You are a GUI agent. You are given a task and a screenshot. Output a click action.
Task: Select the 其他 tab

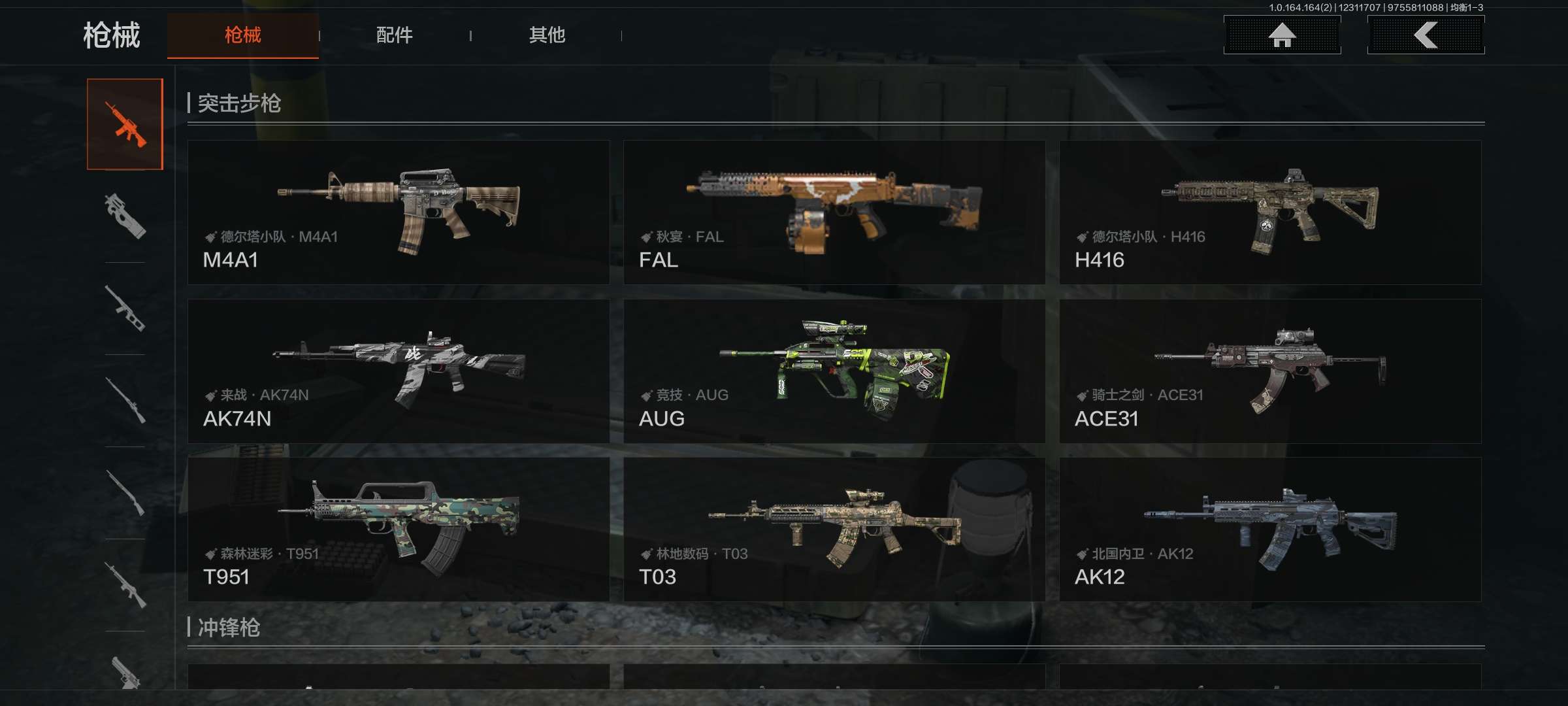click(x=547, y=35)
